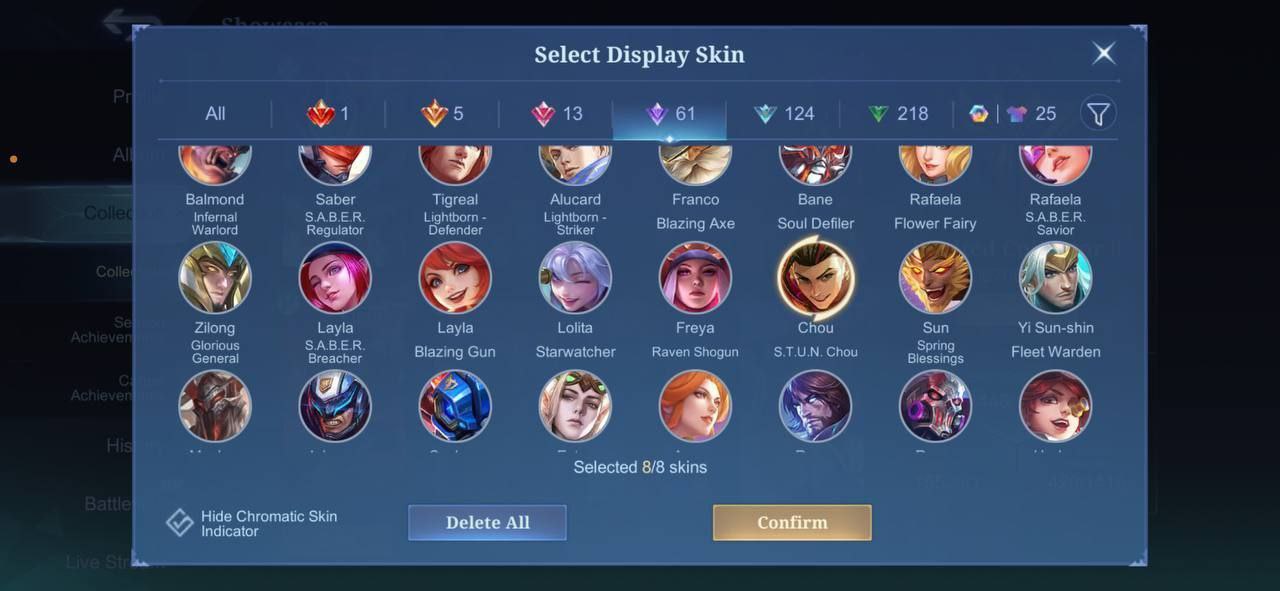Open the shirt tab showing 25
The width and height of the screenshot is (1280, 591).
point(1030,114)
